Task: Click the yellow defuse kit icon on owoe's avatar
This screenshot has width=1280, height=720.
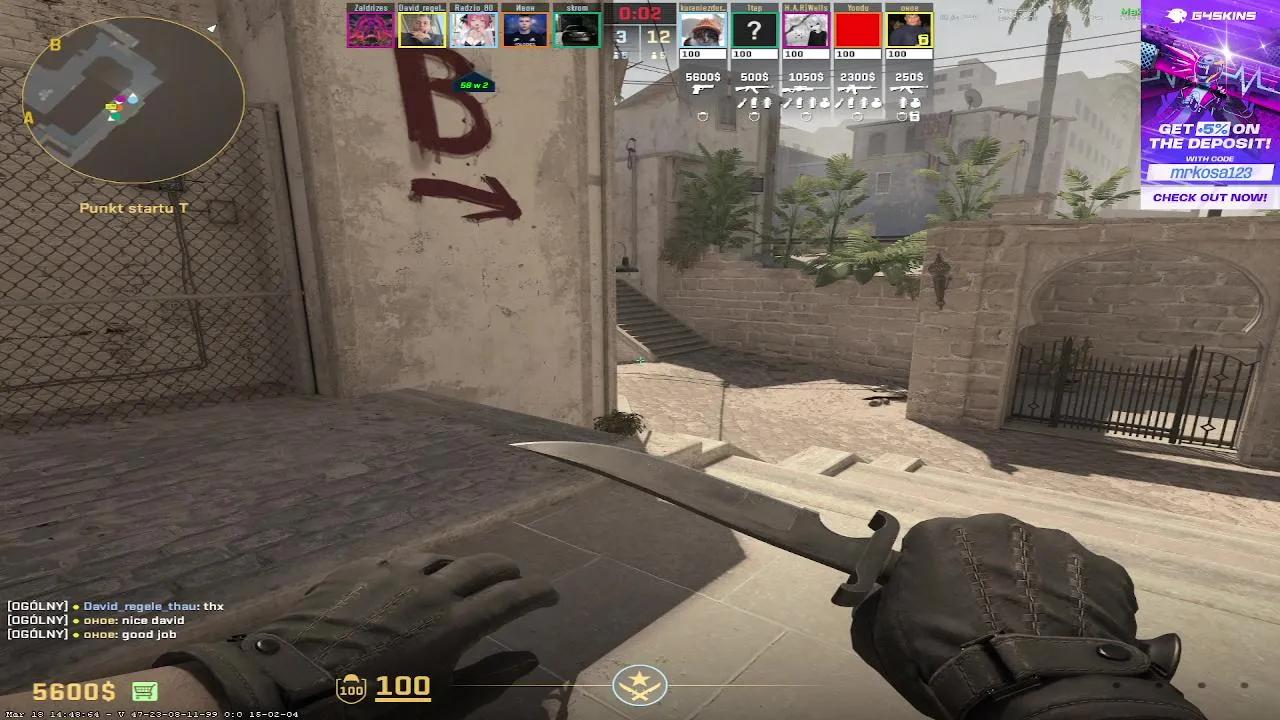Action: [x=924, y=40]
